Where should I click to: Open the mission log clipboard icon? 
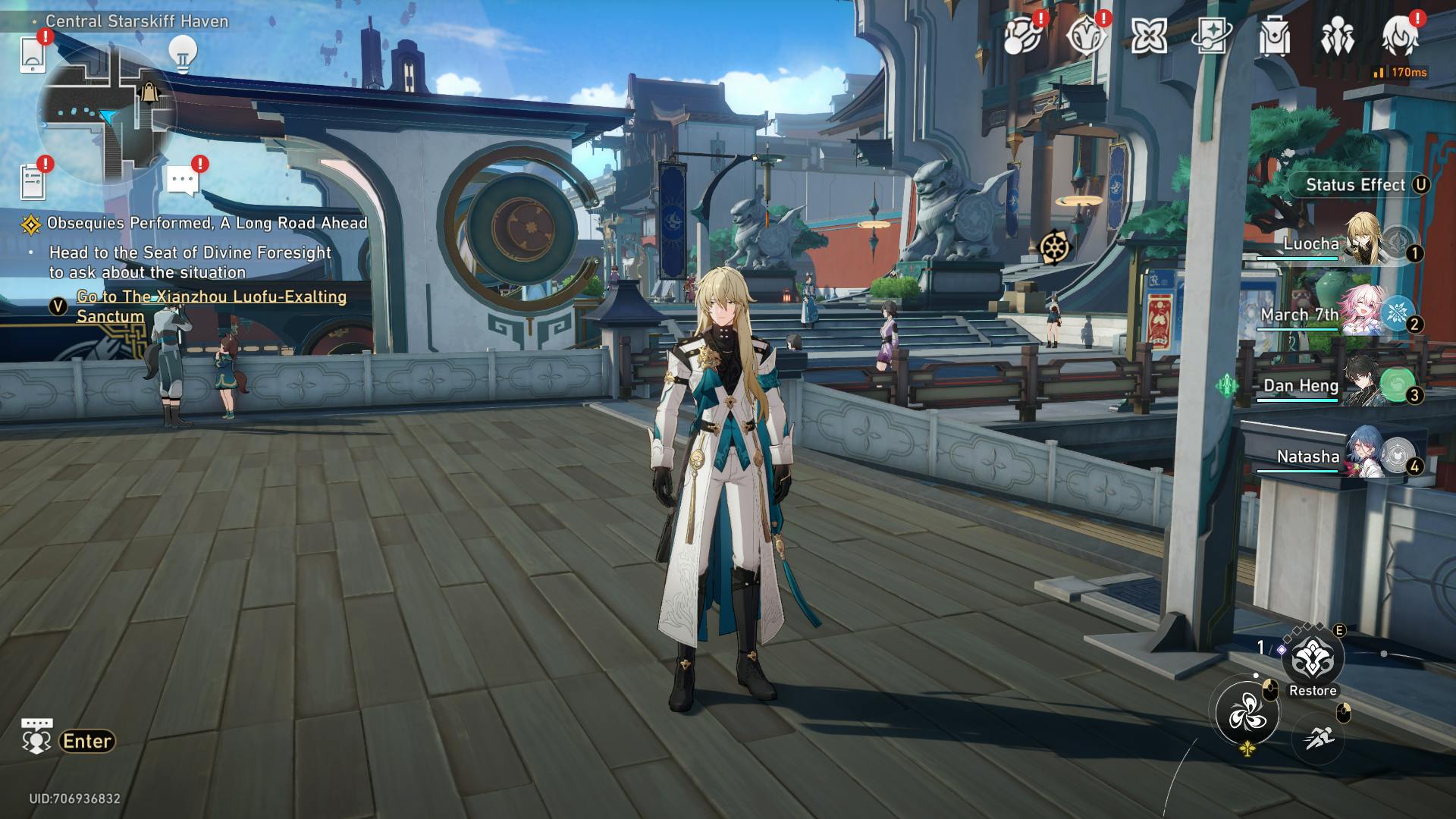33,180
